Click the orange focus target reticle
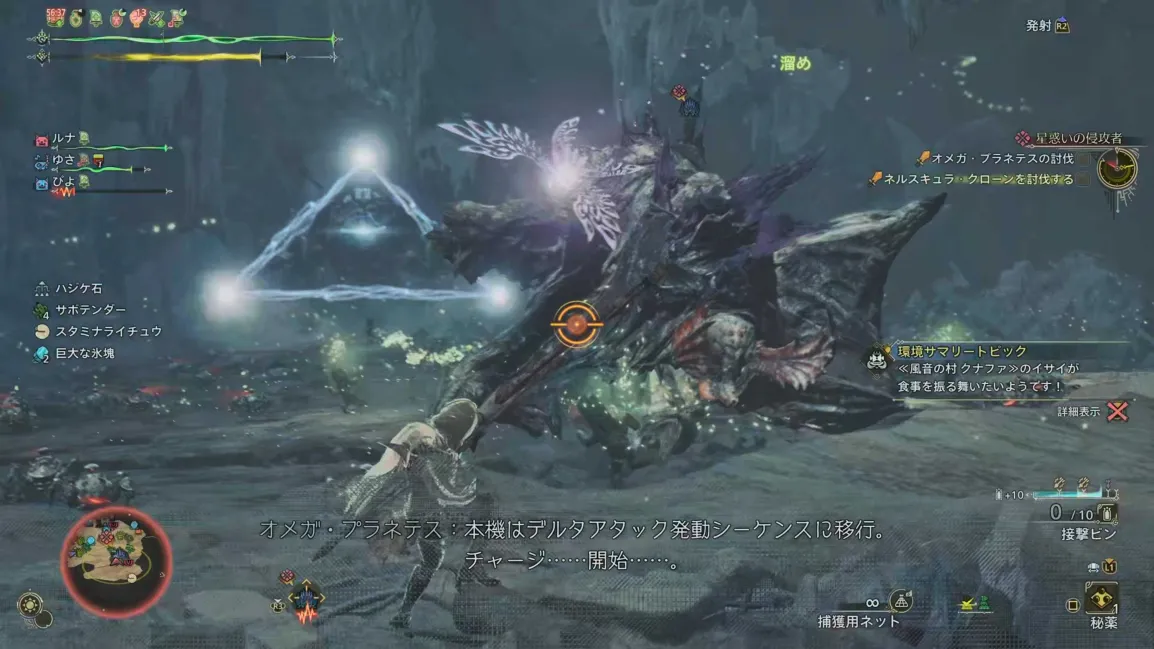 pyautogui.click(x=576, y=324)
